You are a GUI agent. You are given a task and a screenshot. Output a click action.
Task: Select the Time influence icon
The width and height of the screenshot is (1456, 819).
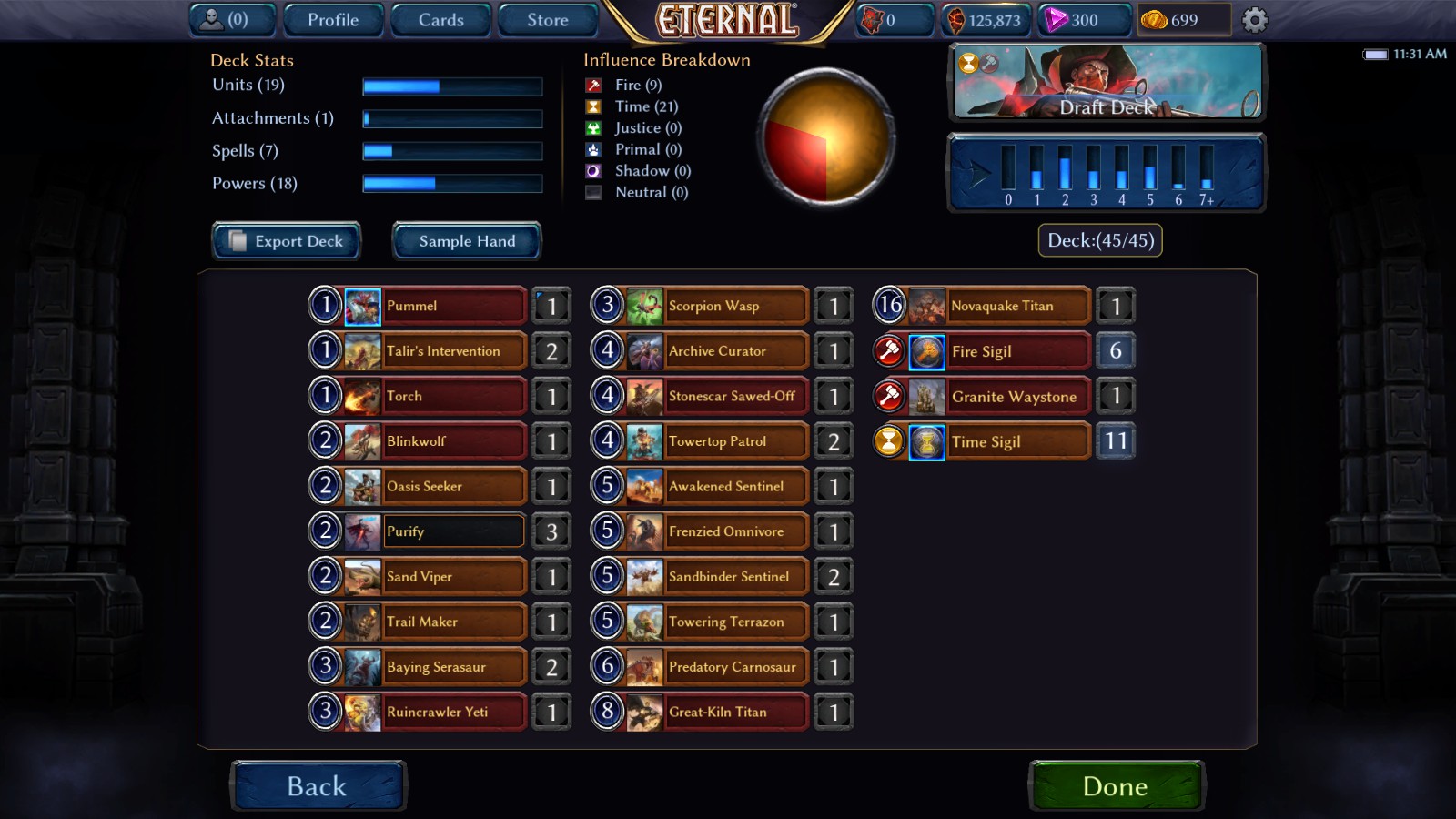click(592, 106)
